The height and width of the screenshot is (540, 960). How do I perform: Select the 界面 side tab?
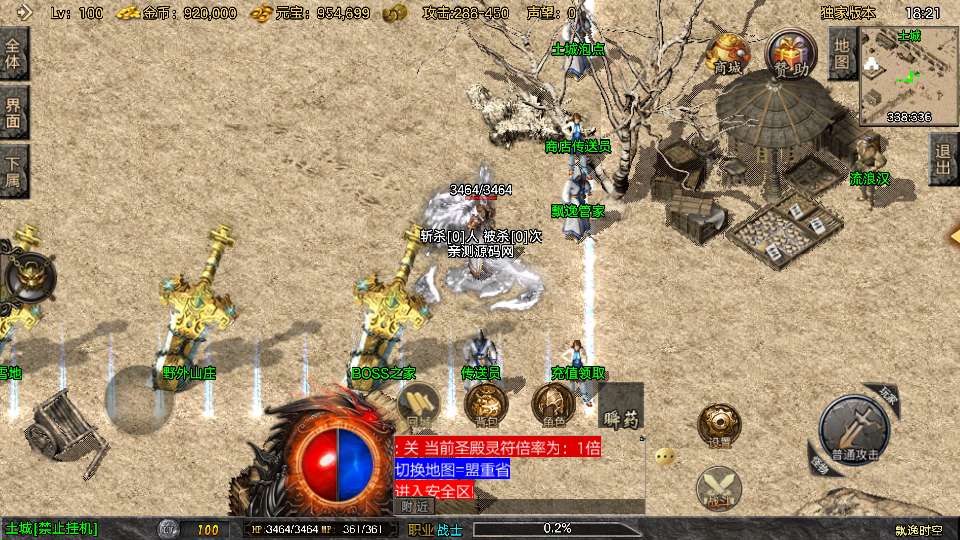click(x=14, y=112)
